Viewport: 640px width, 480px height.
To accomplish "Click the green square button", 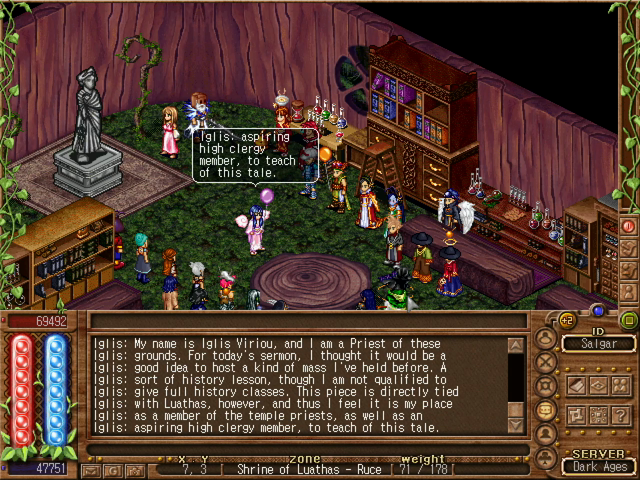I will (x=629, y=320).
